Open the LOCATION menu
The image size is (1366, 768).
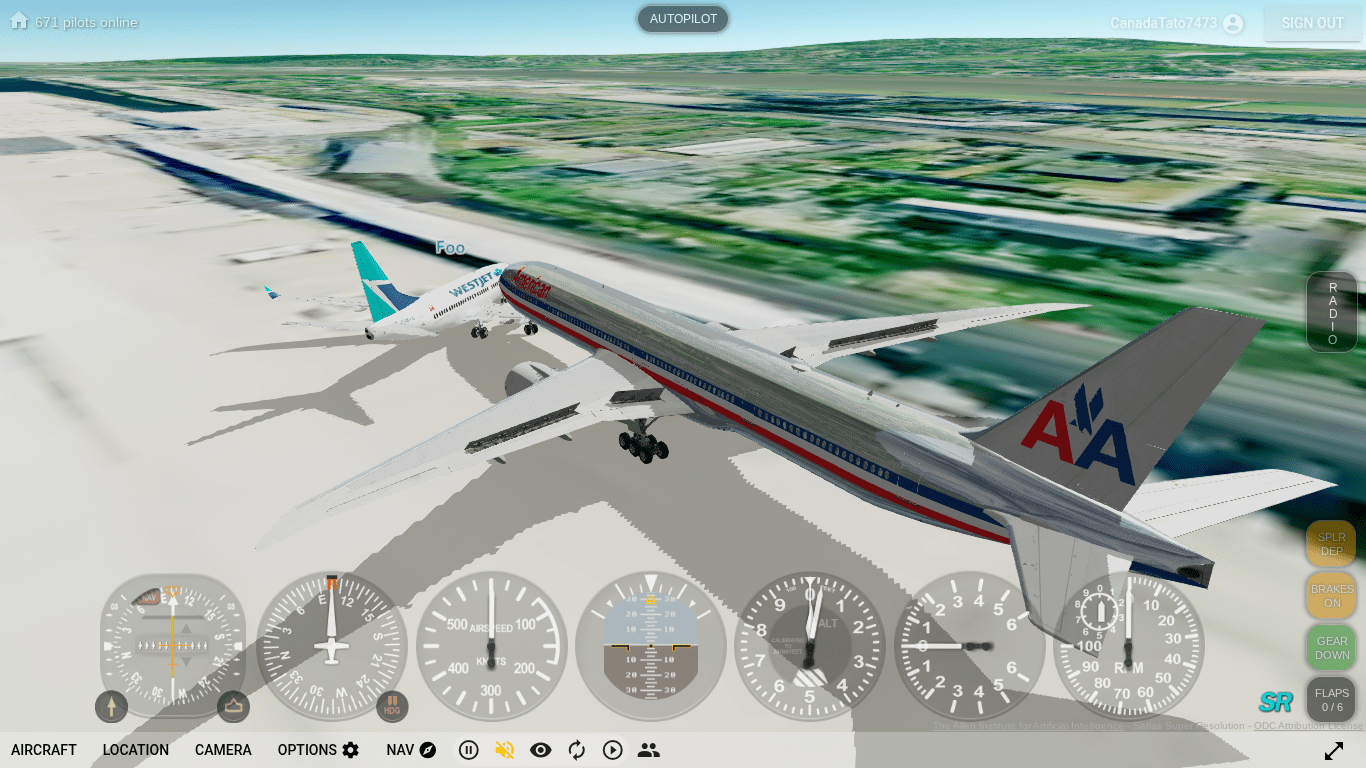click(x=136, y=750)
